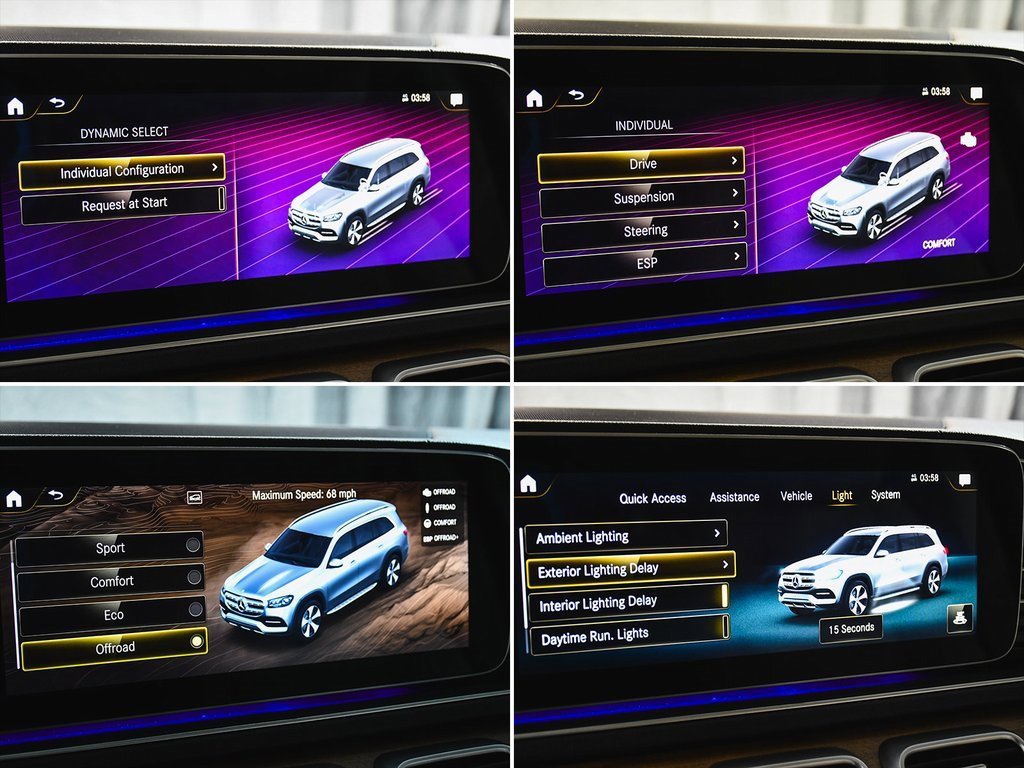The width and height of the screenshot is (1024, 768).
Task: Toggle the Interior Lighting Delay option
Action: coord(627,603)
